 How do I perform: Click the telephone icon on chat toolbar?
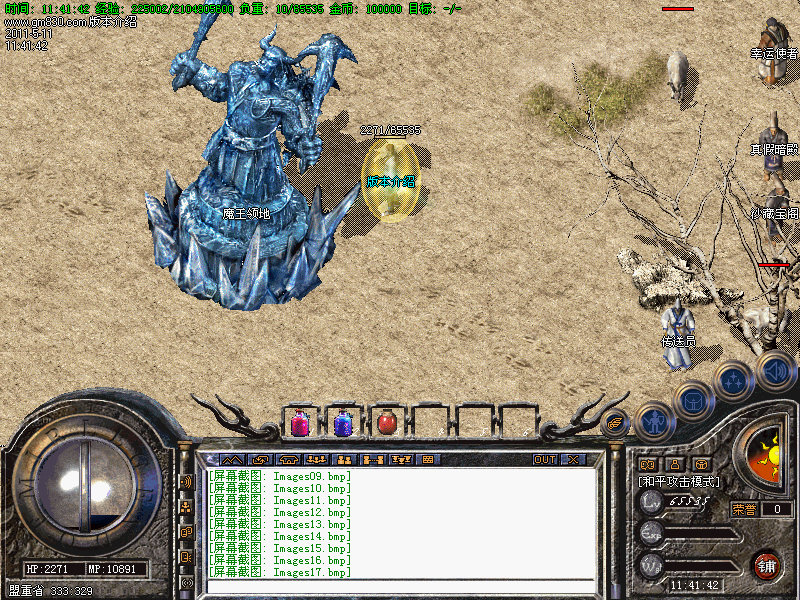coord(290,459)
